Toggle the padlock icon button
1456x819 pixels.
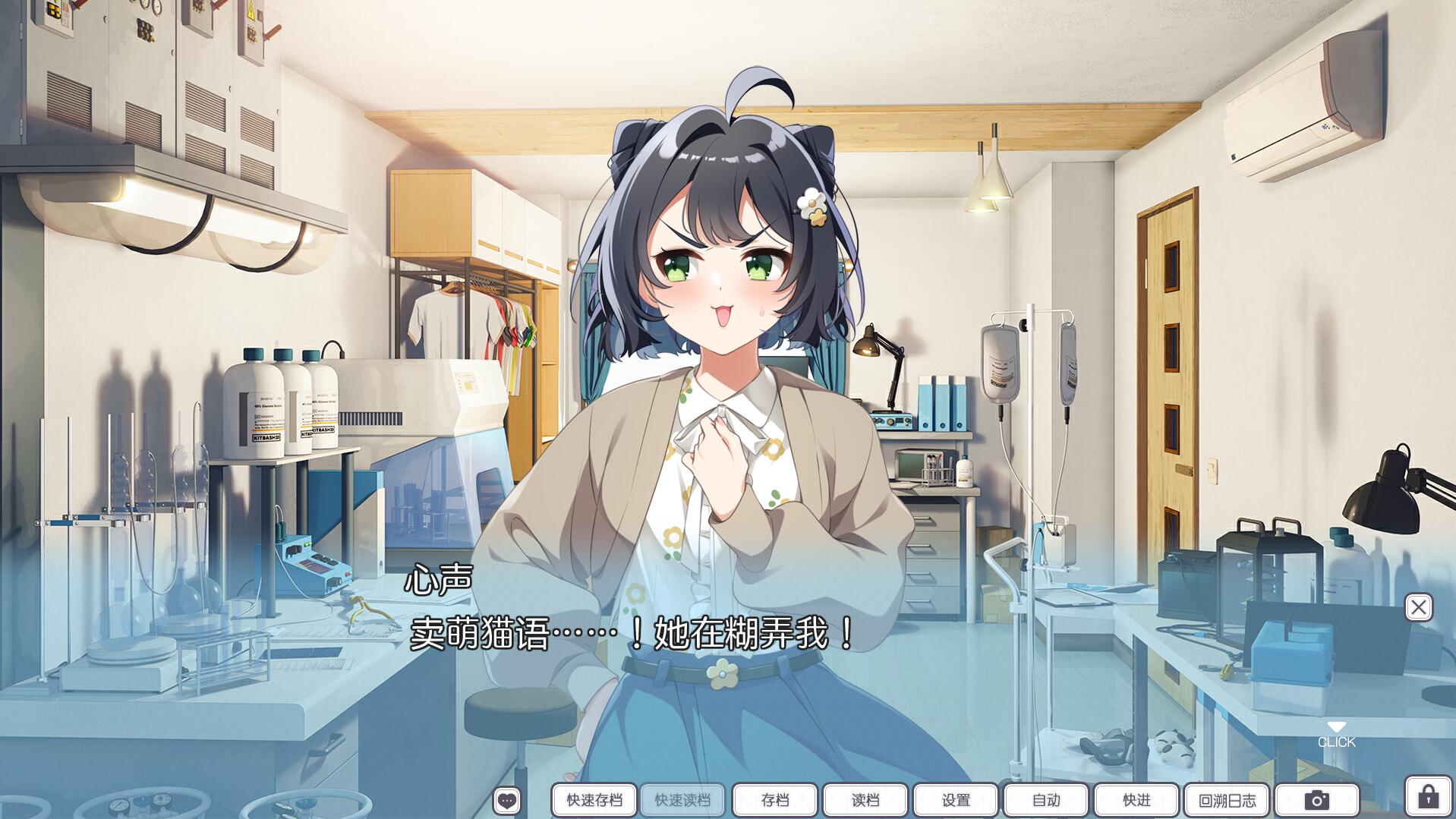(1428, 797)
